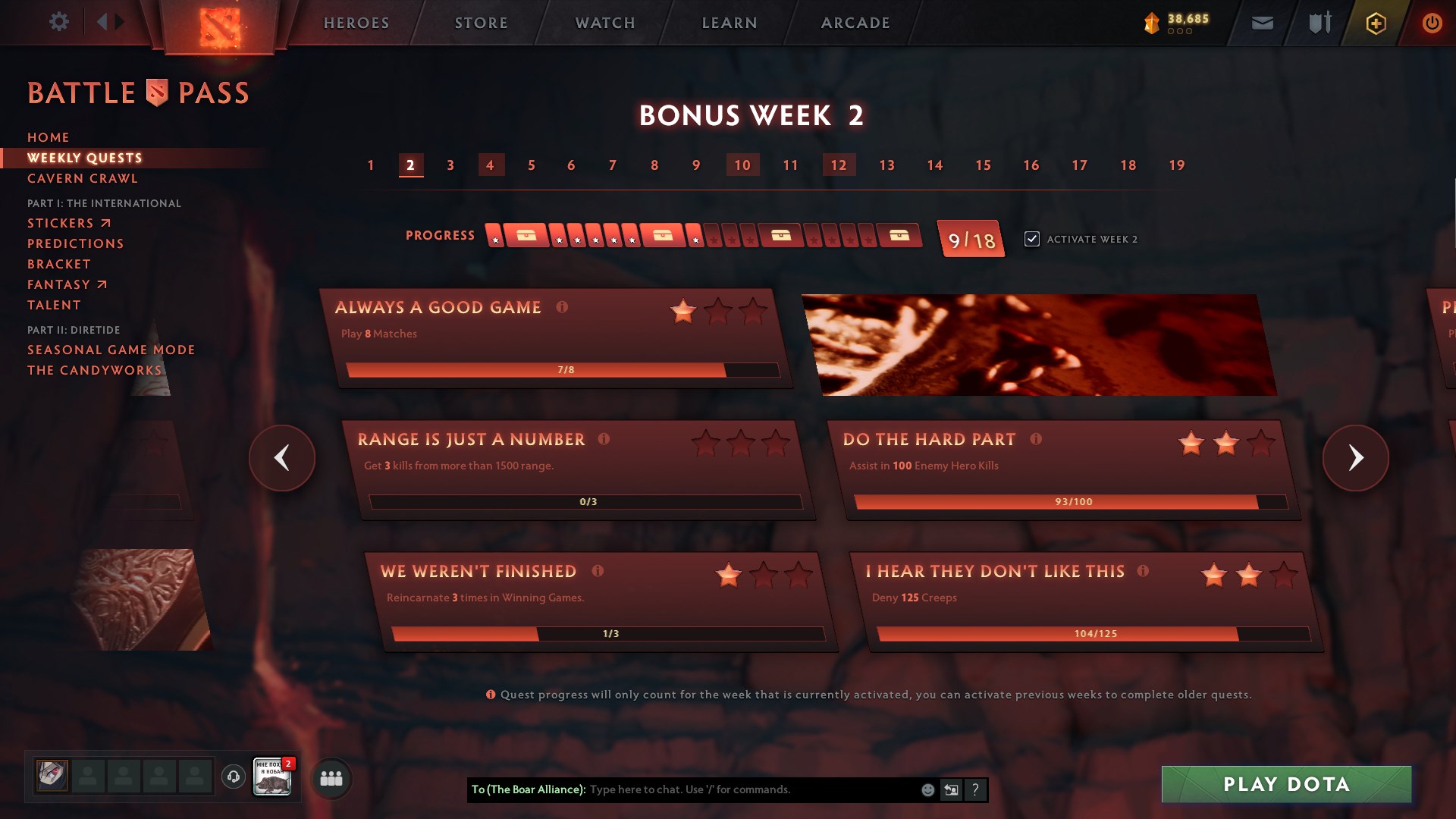Toggle the Activate Week 2 checkbox
This screenshot has height=819, width=1456.
pyautogui.click(x=1032, y=238)
